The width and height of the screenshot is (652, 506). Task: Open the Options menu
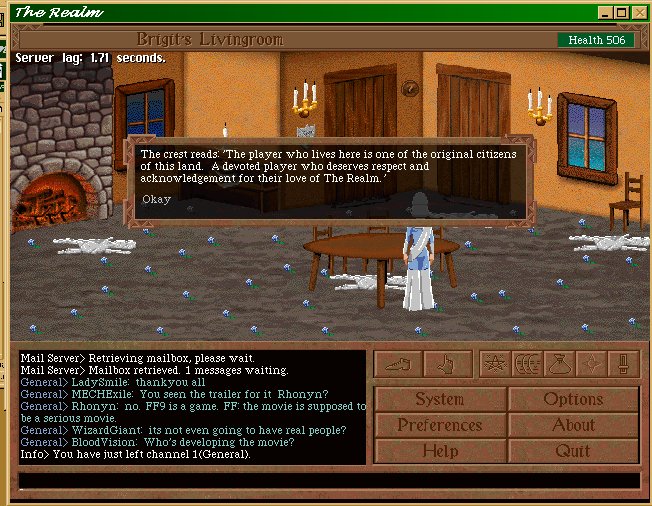573,399
